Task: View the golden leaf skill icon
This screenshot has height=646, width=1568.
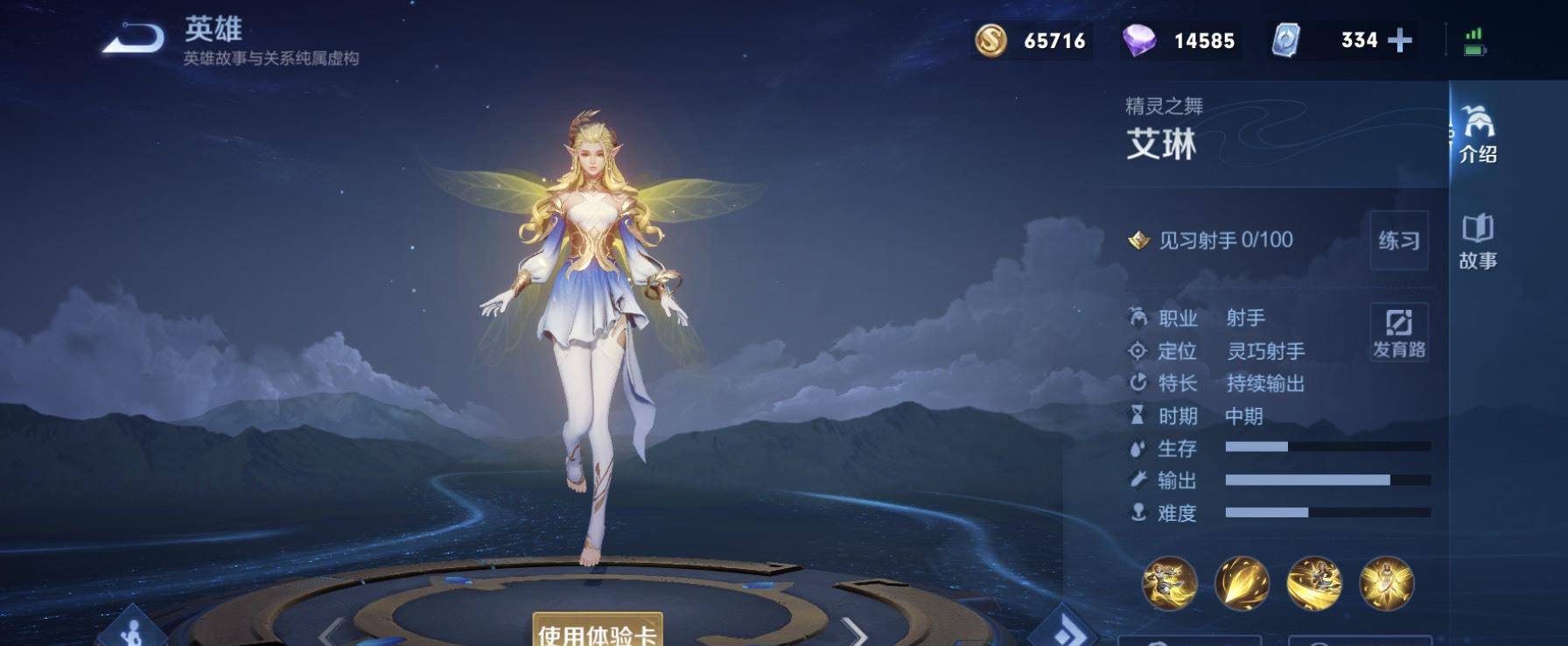Action: tap(1242, 583)
